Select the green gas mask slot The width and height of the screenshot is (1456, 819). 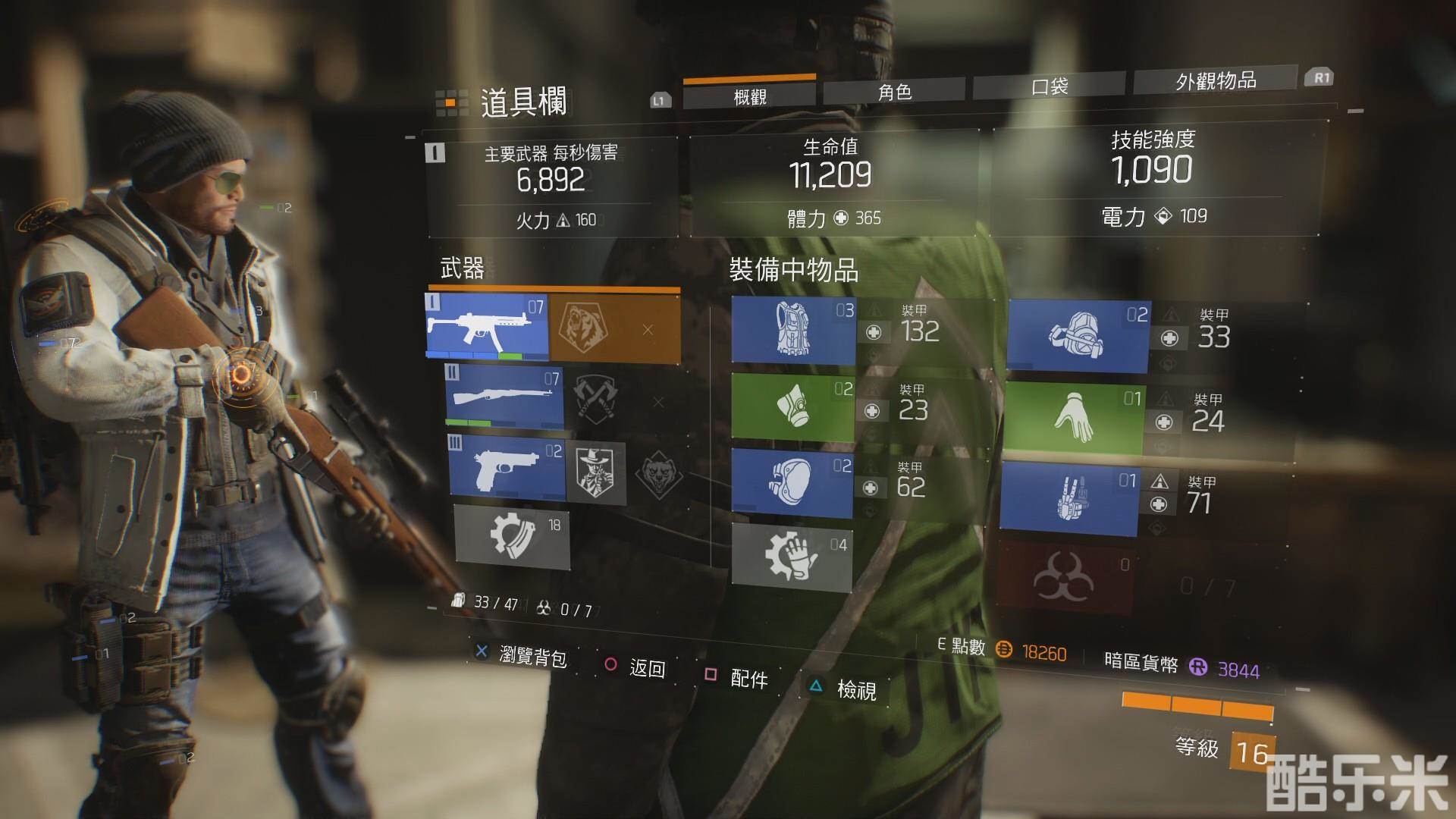point(792,407)
